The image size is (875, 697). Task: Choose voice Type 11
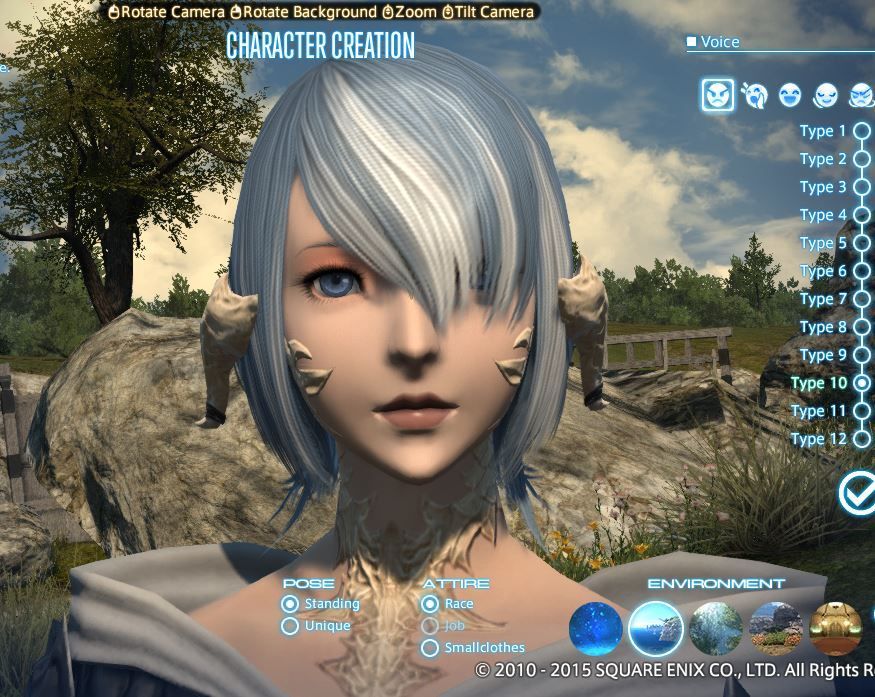[861, 411]
